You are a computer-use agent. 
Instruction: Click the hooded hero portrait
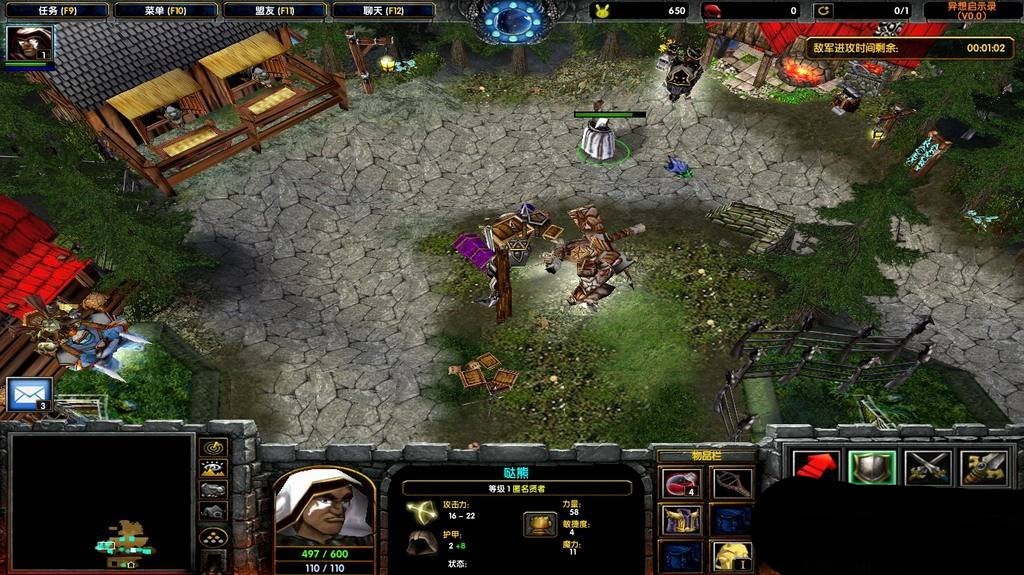323,506
